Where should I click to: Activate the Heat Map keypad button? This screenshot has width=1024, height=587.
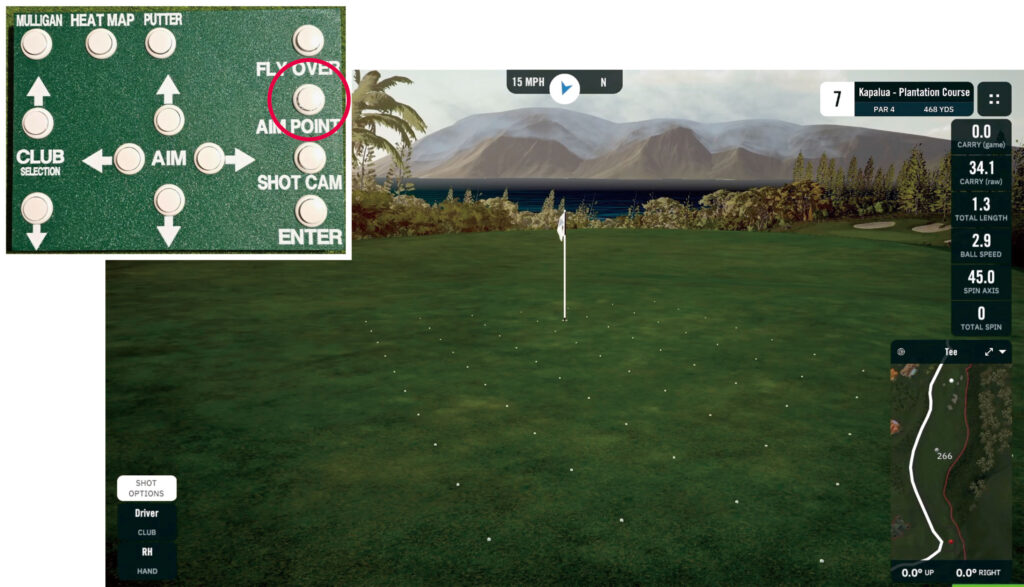coord(101,43)
